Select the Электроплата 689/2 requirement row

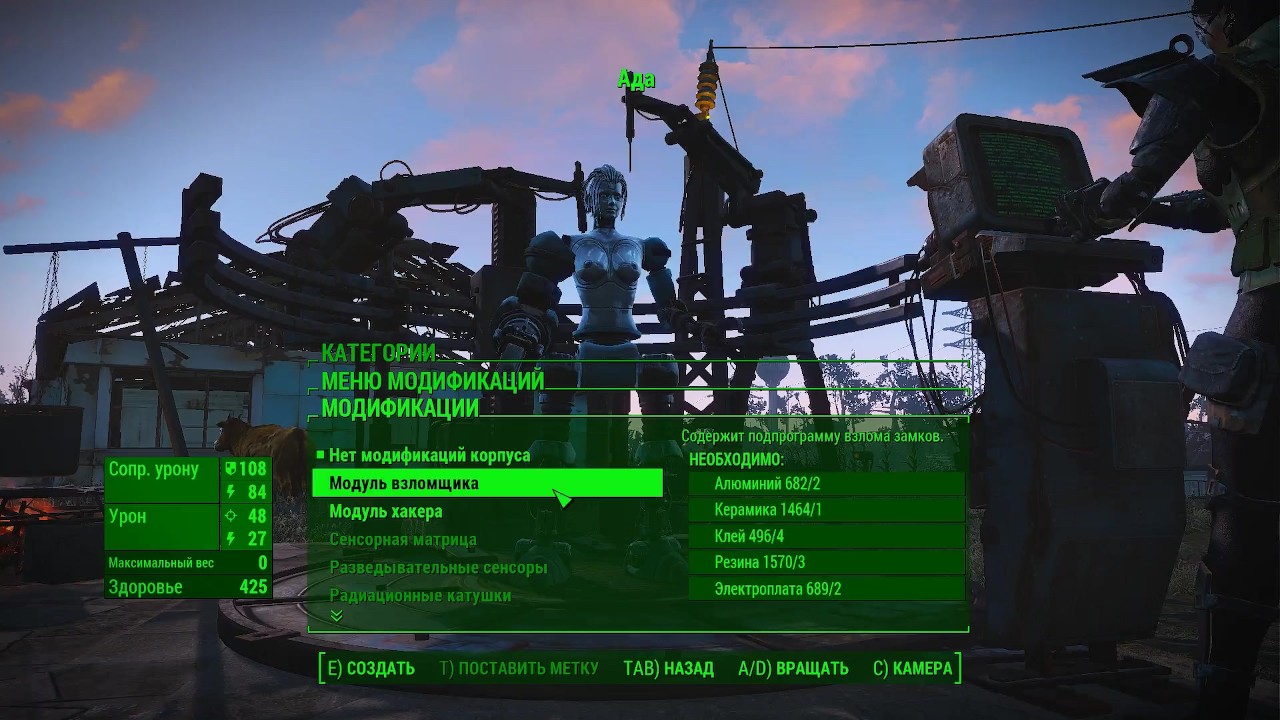827,589
